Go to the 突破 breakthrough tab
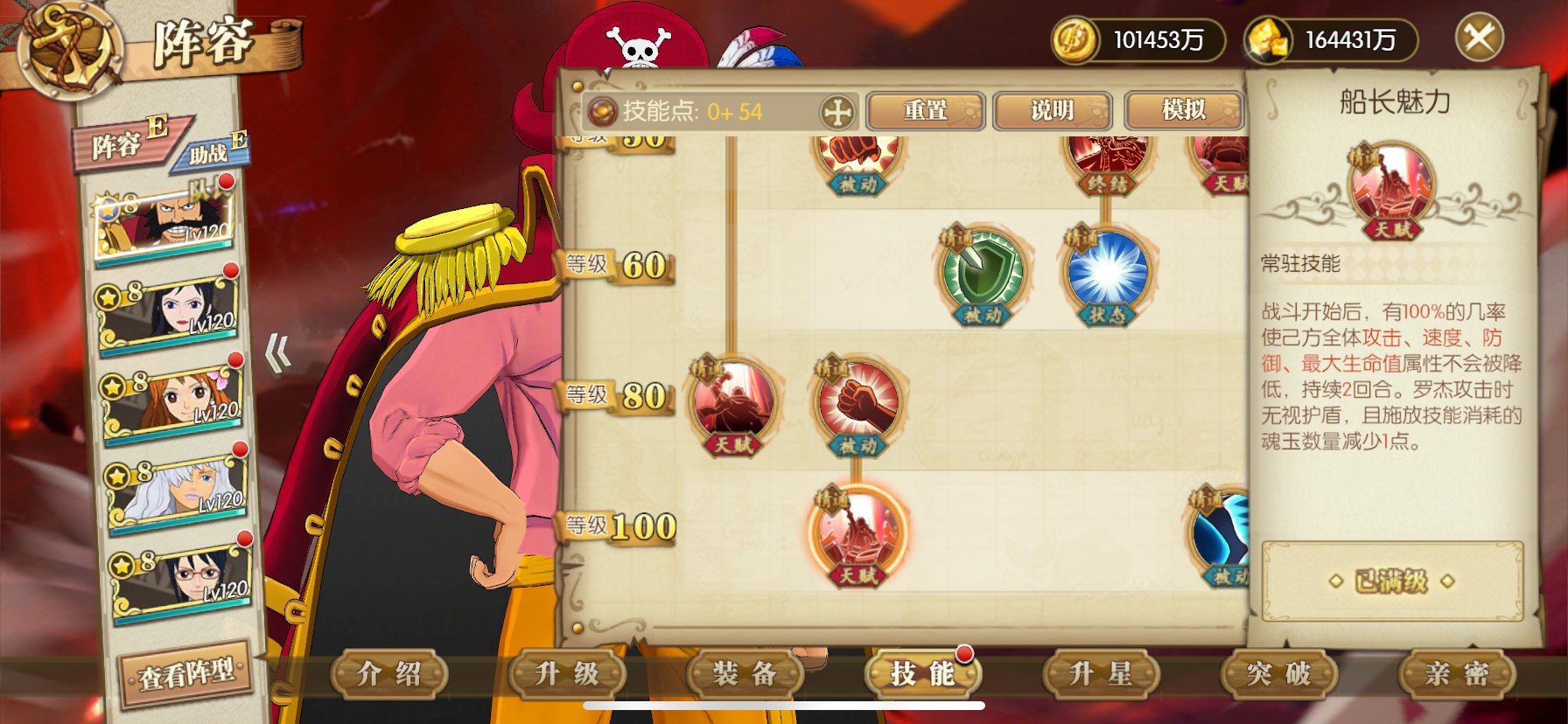Viewport: 1568px width, 724px height. coord(1278,674)
